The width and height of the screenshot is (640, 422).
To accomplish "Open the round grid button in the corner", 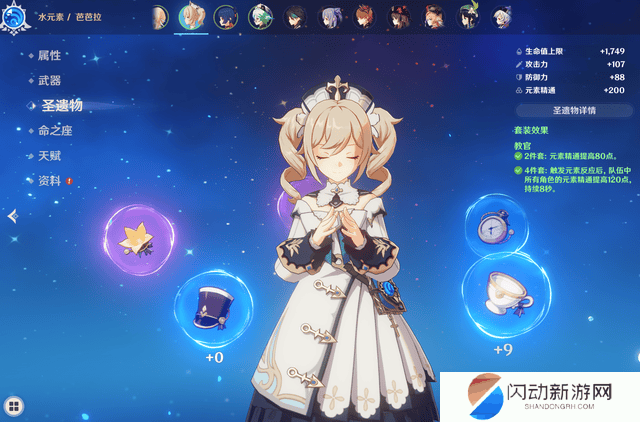I will [13, 405].
